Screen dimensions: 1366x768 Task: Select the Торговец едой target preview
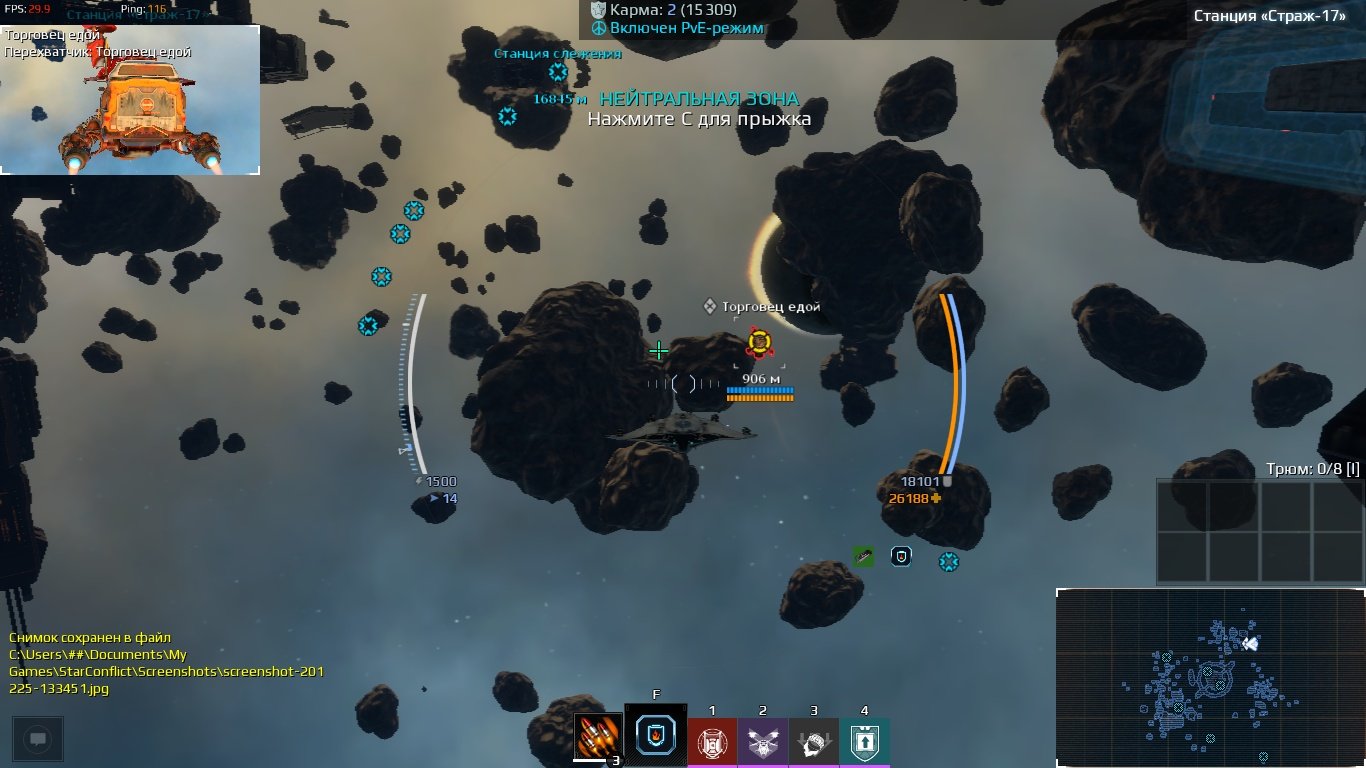[130, 100]
